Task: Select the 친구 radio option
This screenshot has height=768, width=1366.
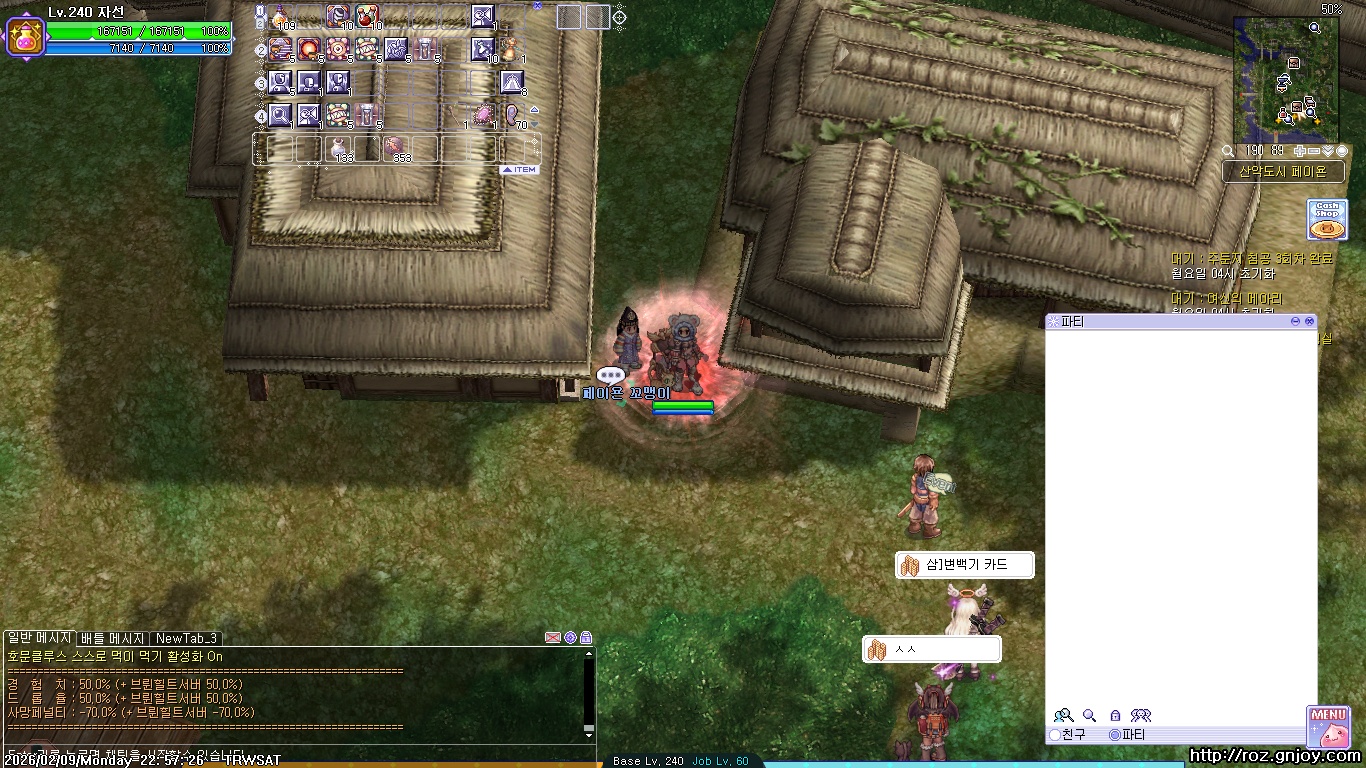Action: 1055,735
